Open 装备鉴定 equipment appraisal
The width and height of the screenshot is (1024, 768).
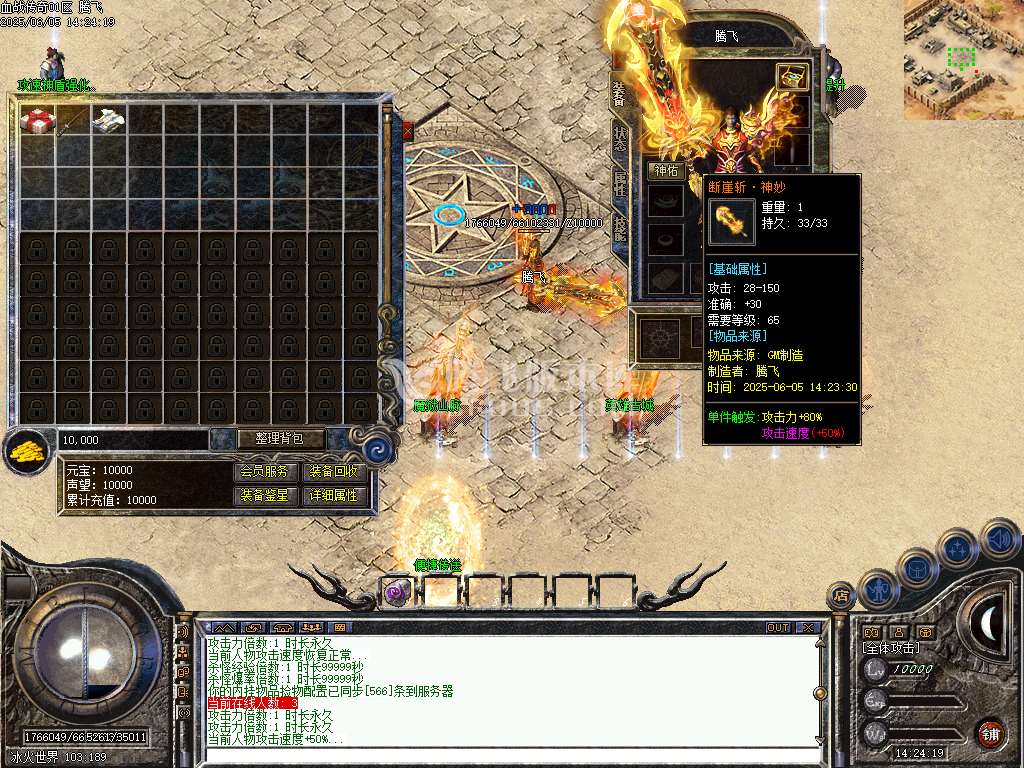coord(267,495)
